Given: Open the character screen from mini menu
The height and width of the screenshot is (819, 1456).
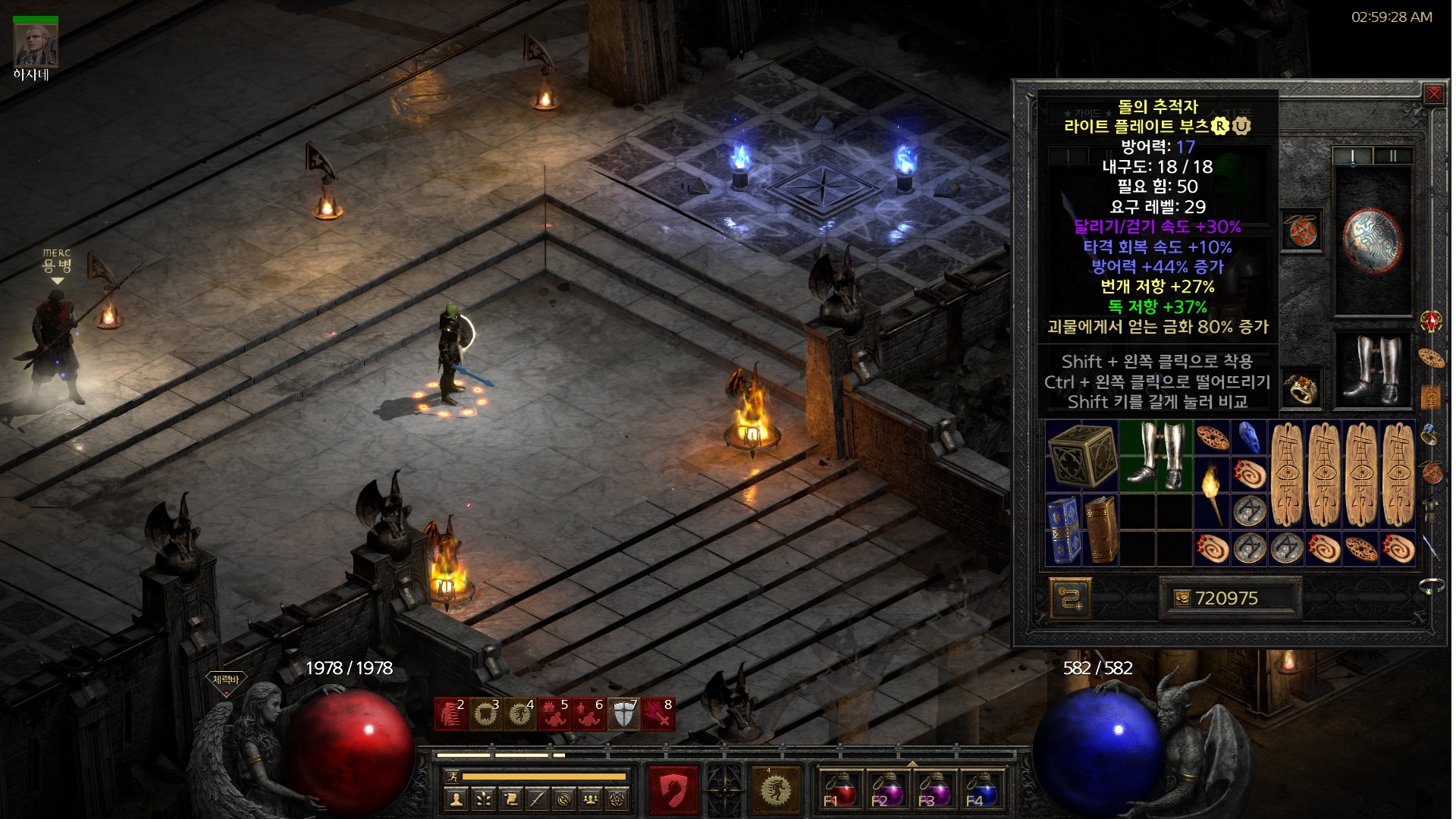Looking at the screenshot, I should pyautogui.click(x=456, y=799).
